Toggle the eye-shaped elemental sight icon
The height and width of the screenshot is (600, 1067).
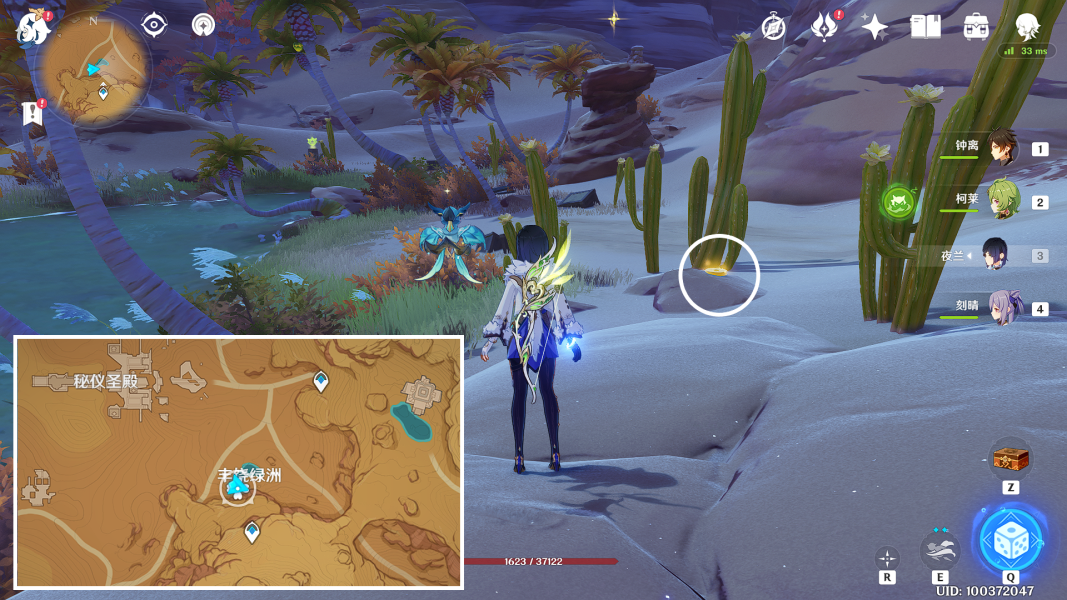coord(154,24)
